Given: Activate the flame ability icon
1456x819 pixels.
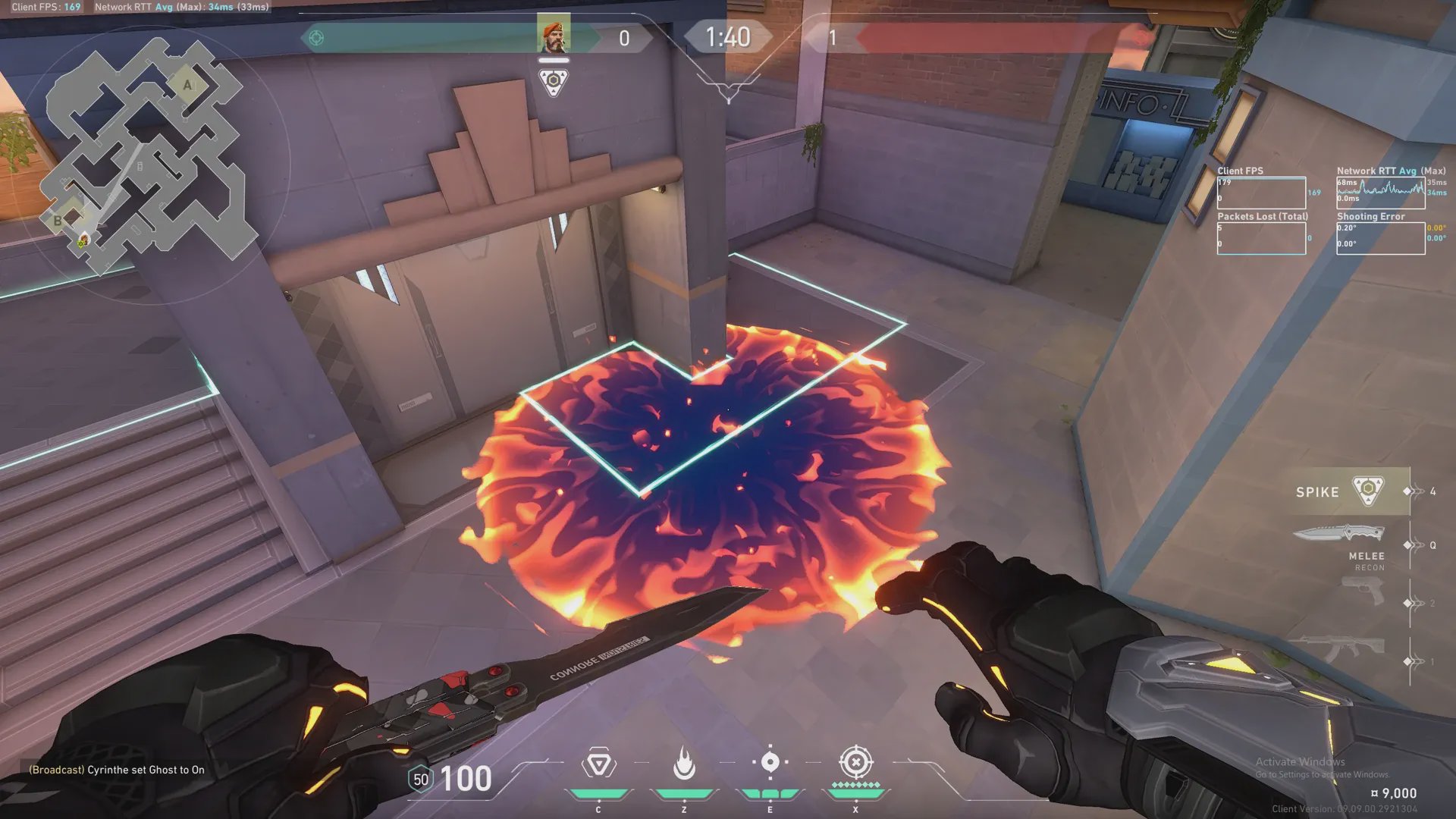Looking at the screenshot, I should [x=684, y=764].
